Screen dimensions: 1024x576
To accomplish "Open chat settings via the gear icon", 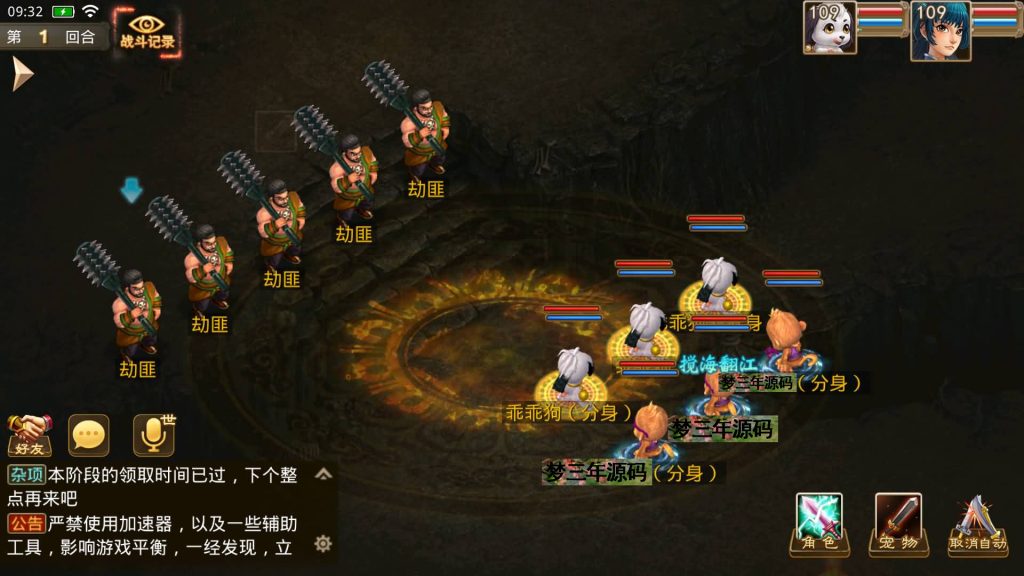I will pyautogui.click(x=323, y=543).
